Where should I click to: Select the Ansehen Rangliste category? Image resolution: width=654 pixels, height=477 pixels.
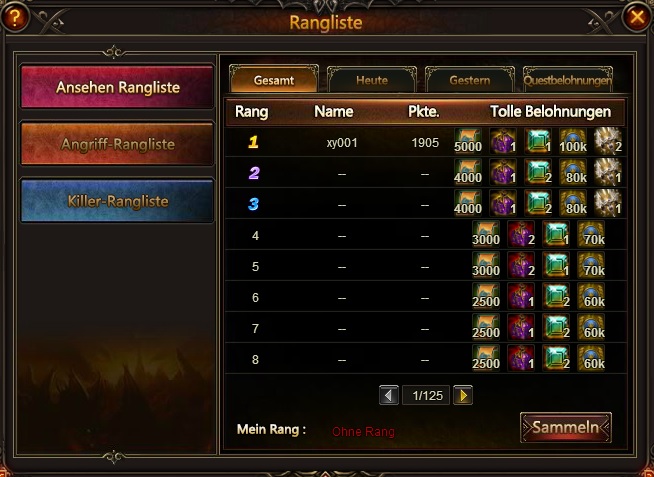[x=117, y=87]
